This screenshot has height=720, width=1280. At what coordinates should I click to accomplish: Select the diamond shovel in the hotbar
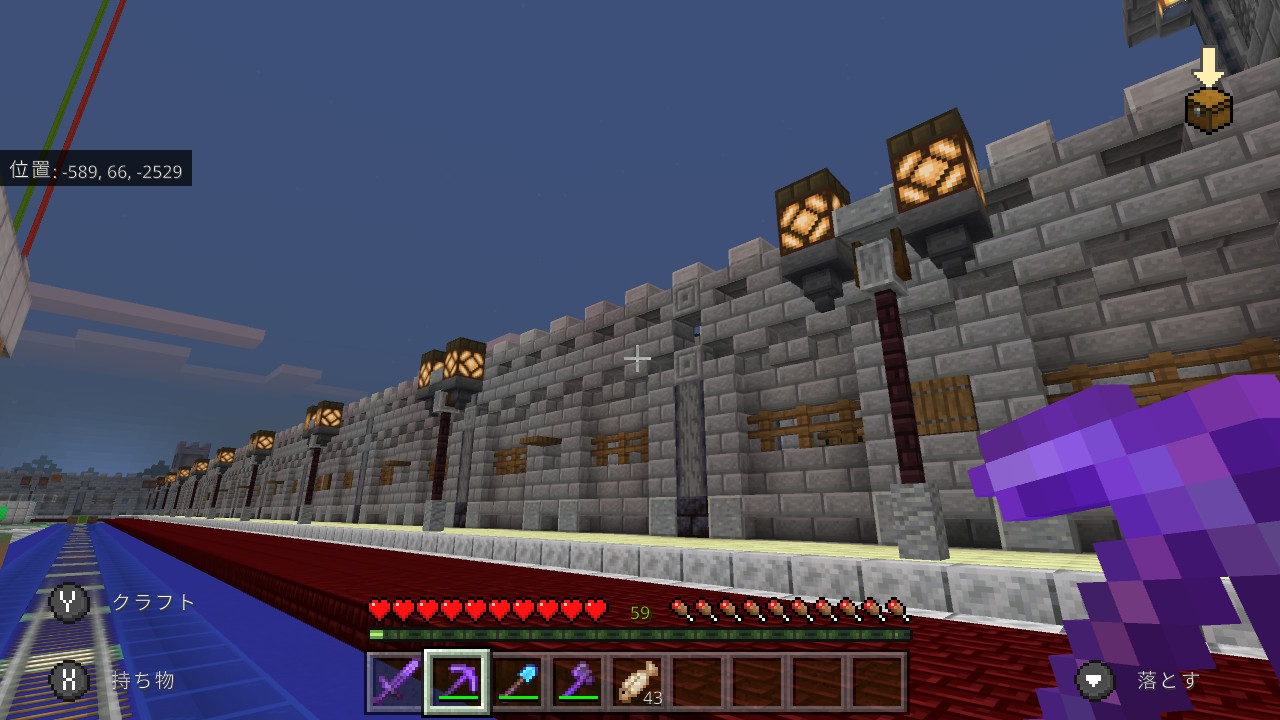click(x=517, y=681)
